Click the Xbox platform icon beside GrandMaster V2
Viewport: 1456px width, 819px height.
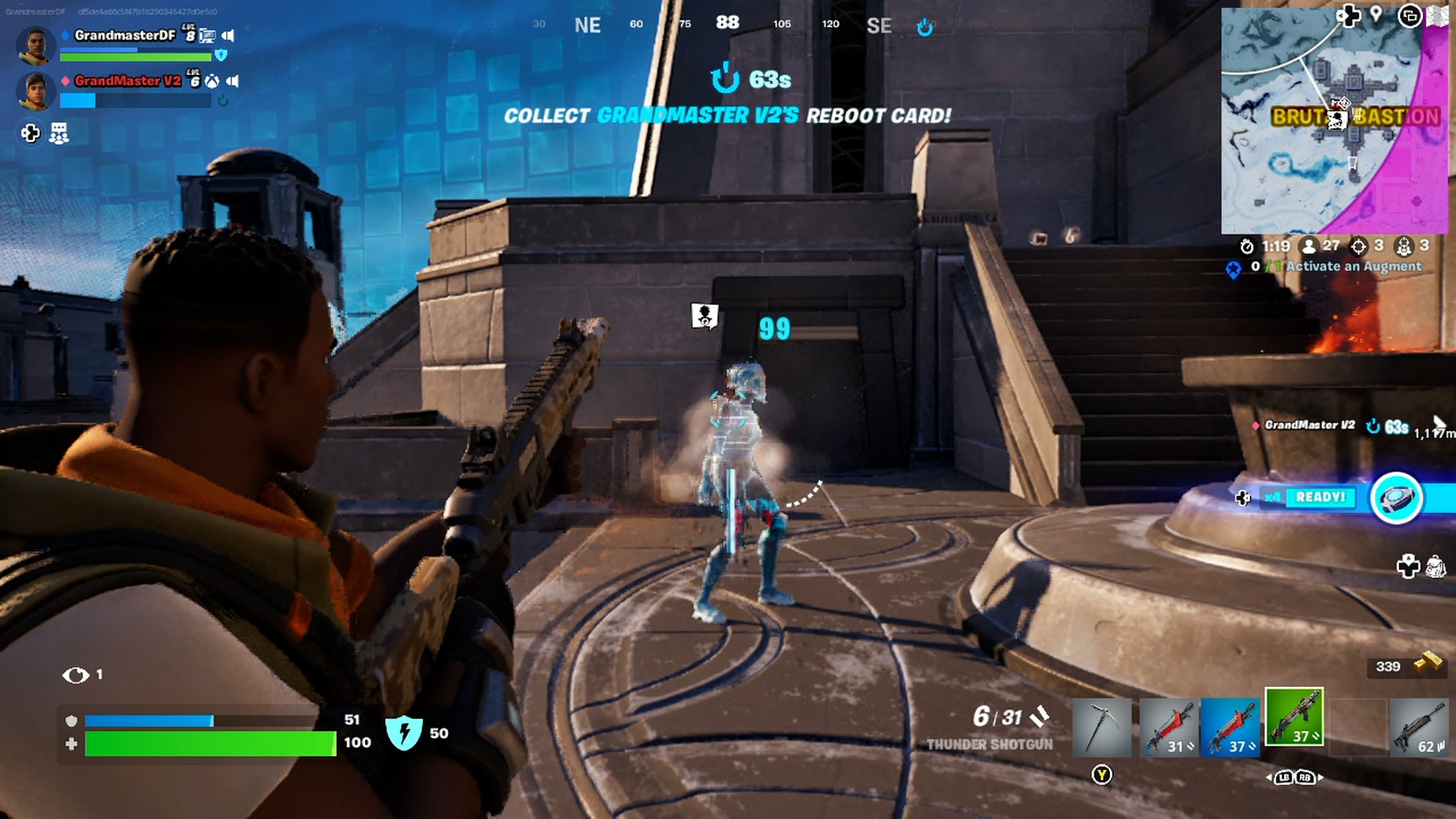point(212,81)
